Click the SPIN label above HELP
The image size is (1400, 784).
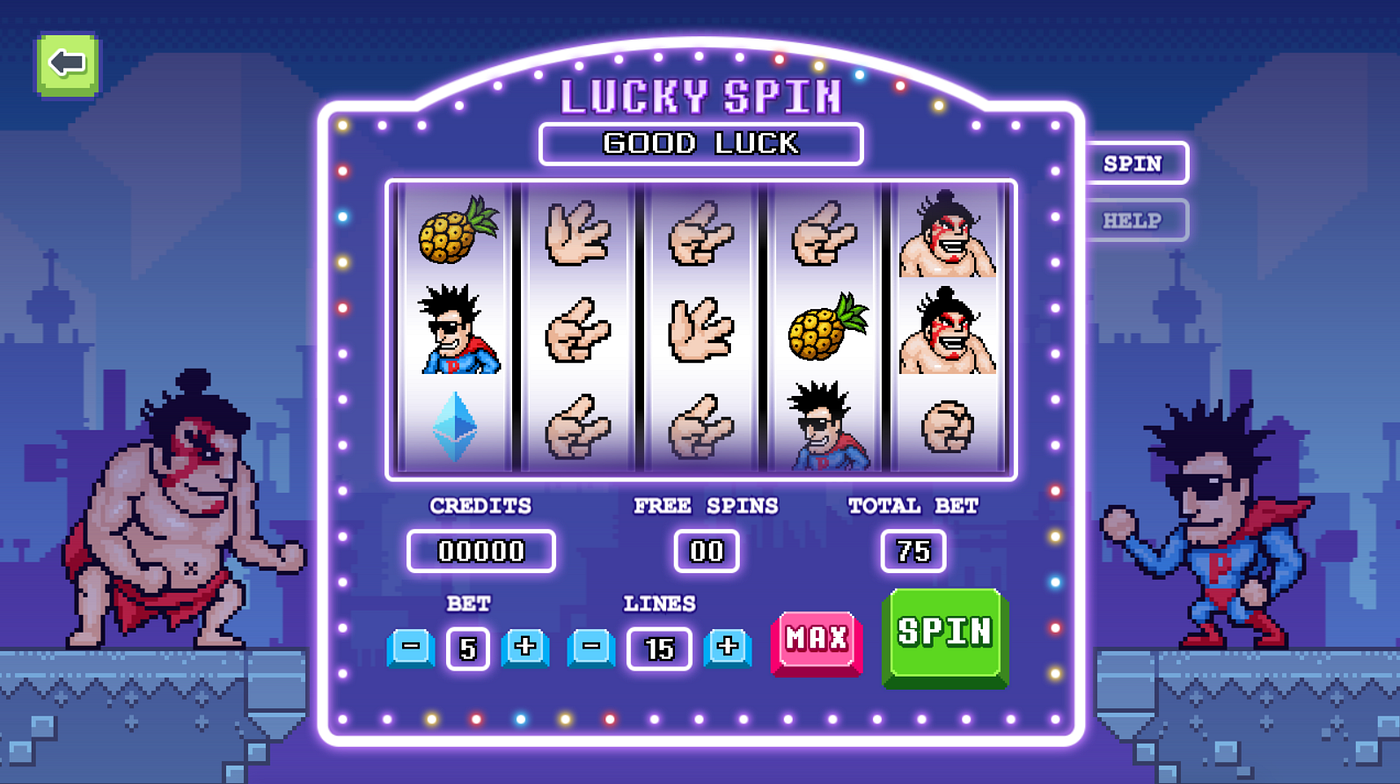pyautogui.click(x=1133, y=163)
